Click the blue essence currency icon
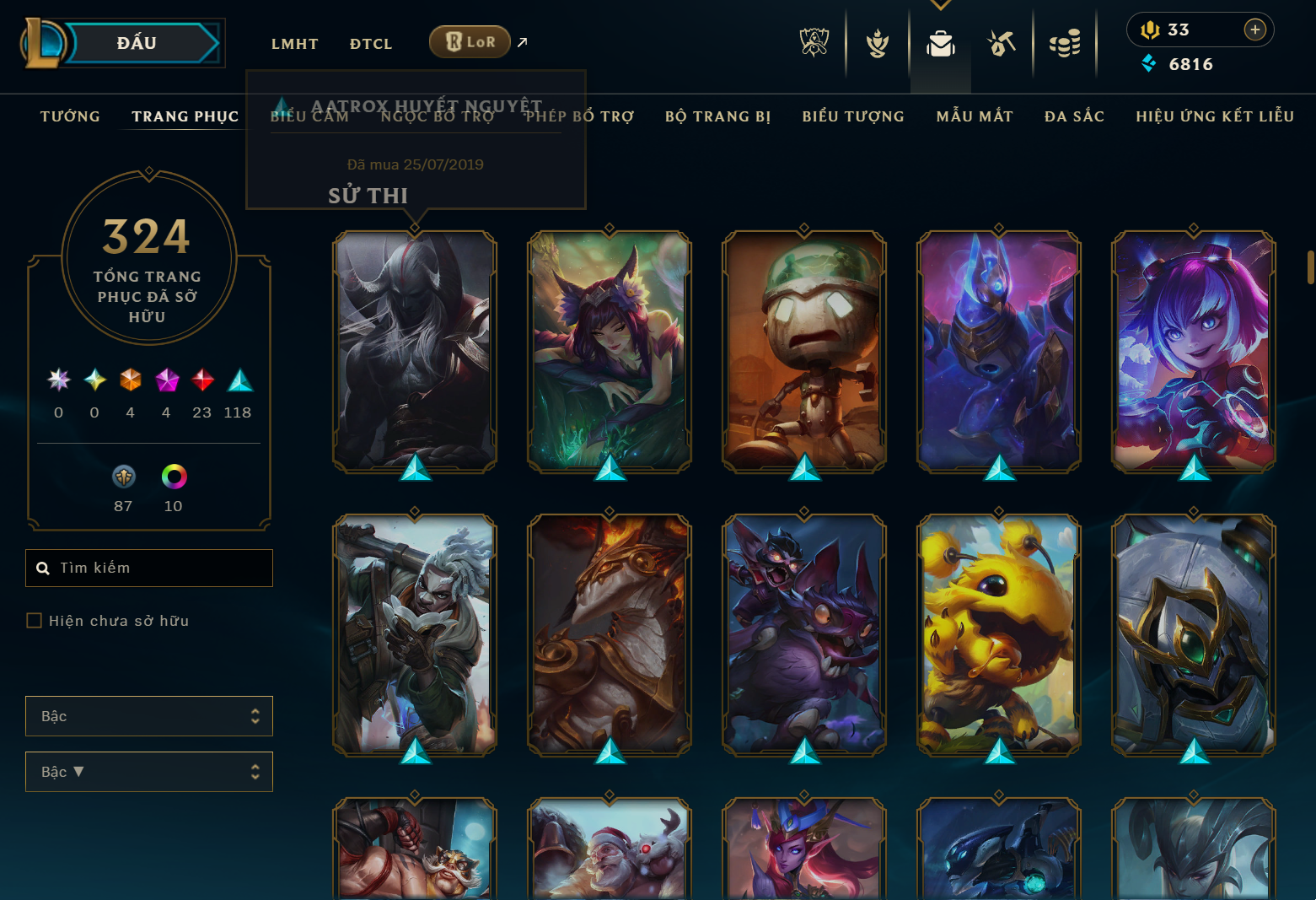This screenshot has width=1316, height=900. pyautogui.click(x=1149, y=63)
